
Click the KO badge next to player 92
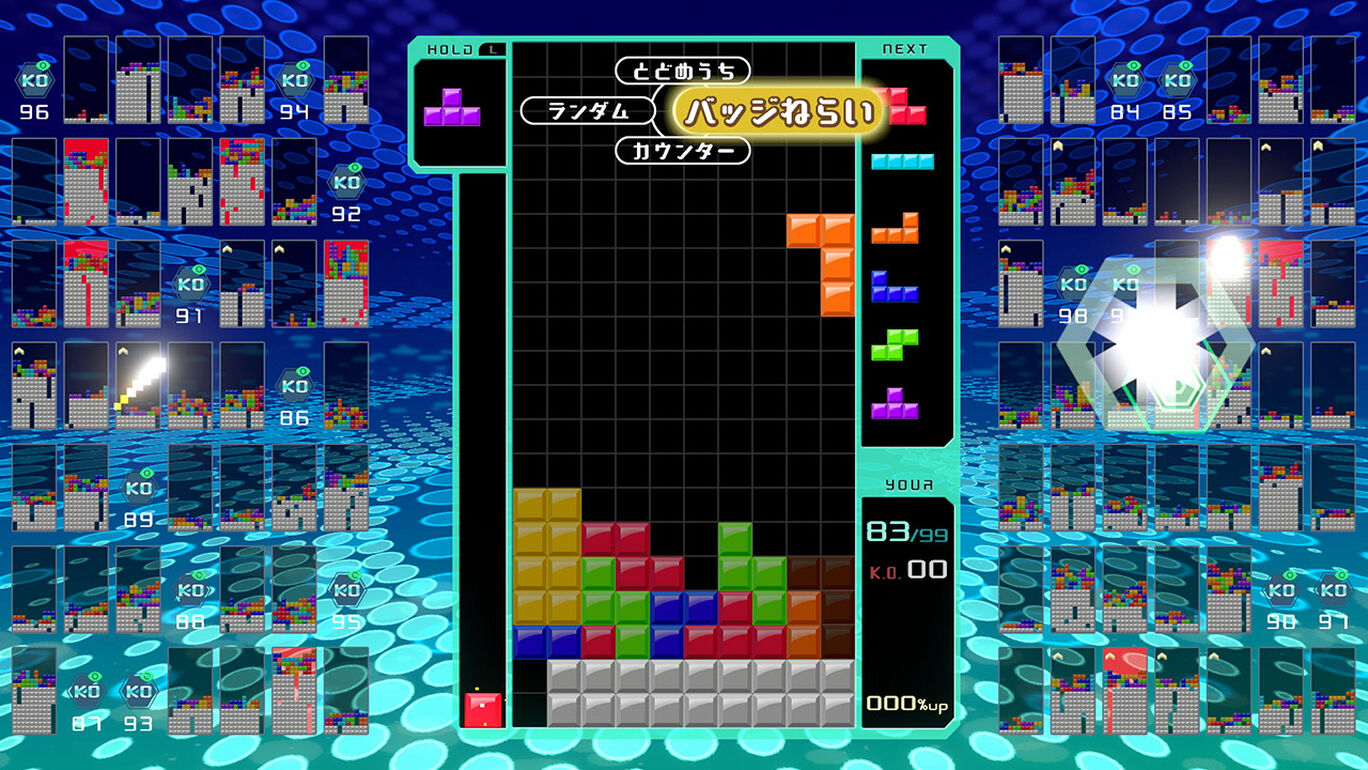click(x=345, y=183)
